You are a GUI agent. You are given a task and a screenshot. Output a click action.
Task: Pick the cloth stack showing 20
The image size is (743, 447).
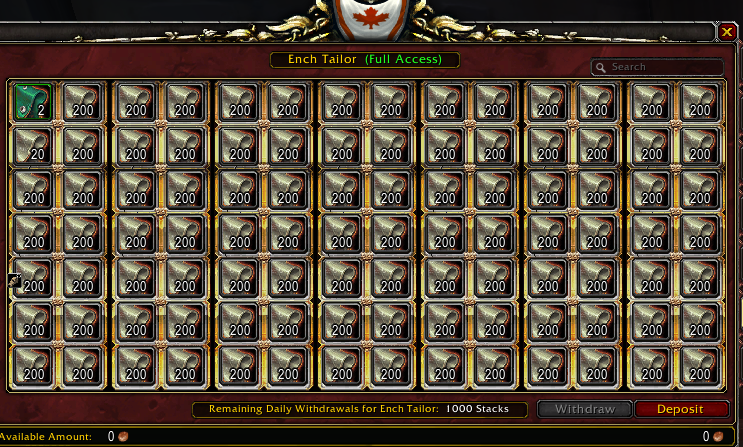32,146
